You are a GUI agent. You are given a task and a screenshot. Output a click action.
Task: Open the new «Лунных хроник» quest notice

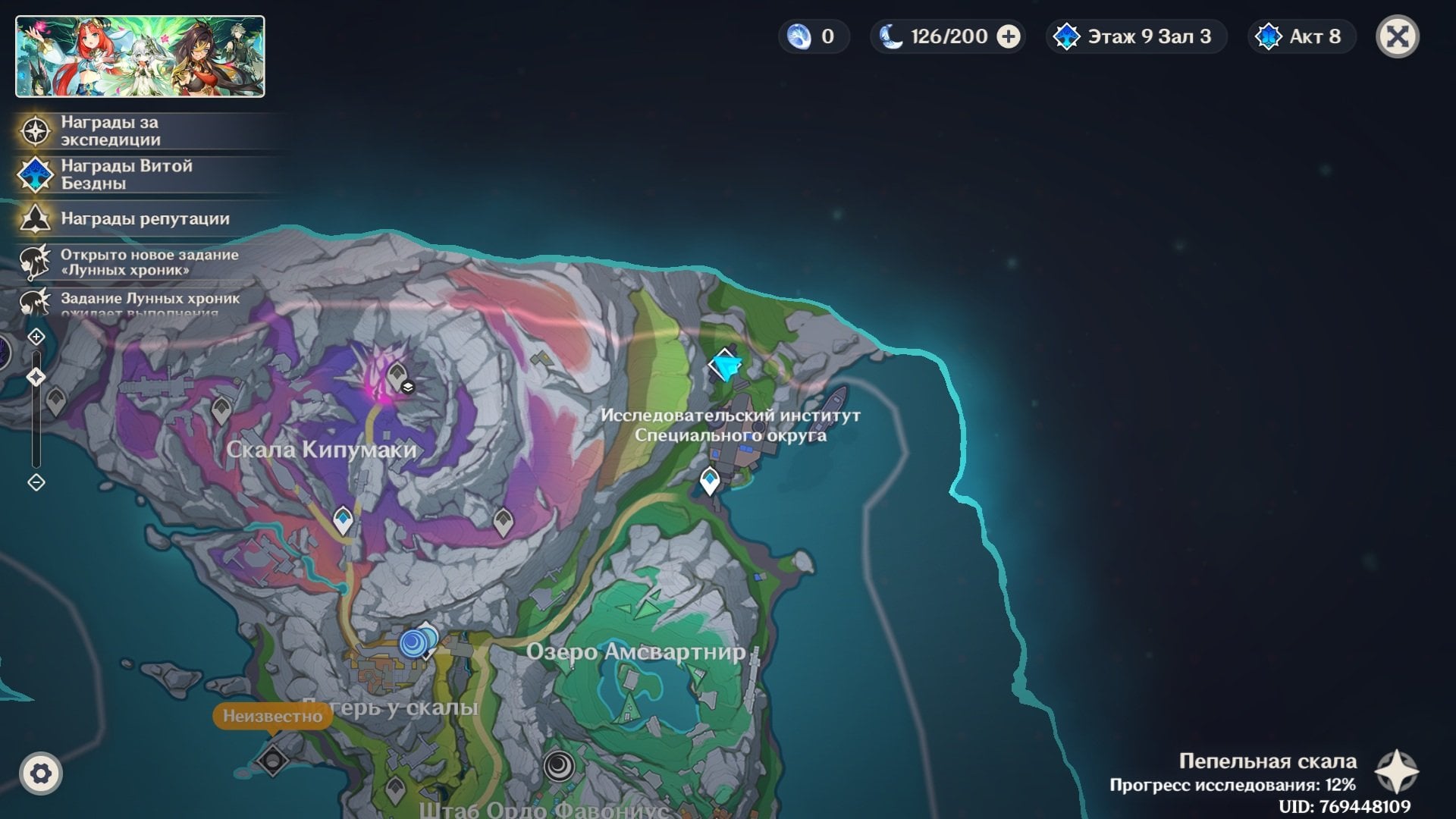click(149, 262)
